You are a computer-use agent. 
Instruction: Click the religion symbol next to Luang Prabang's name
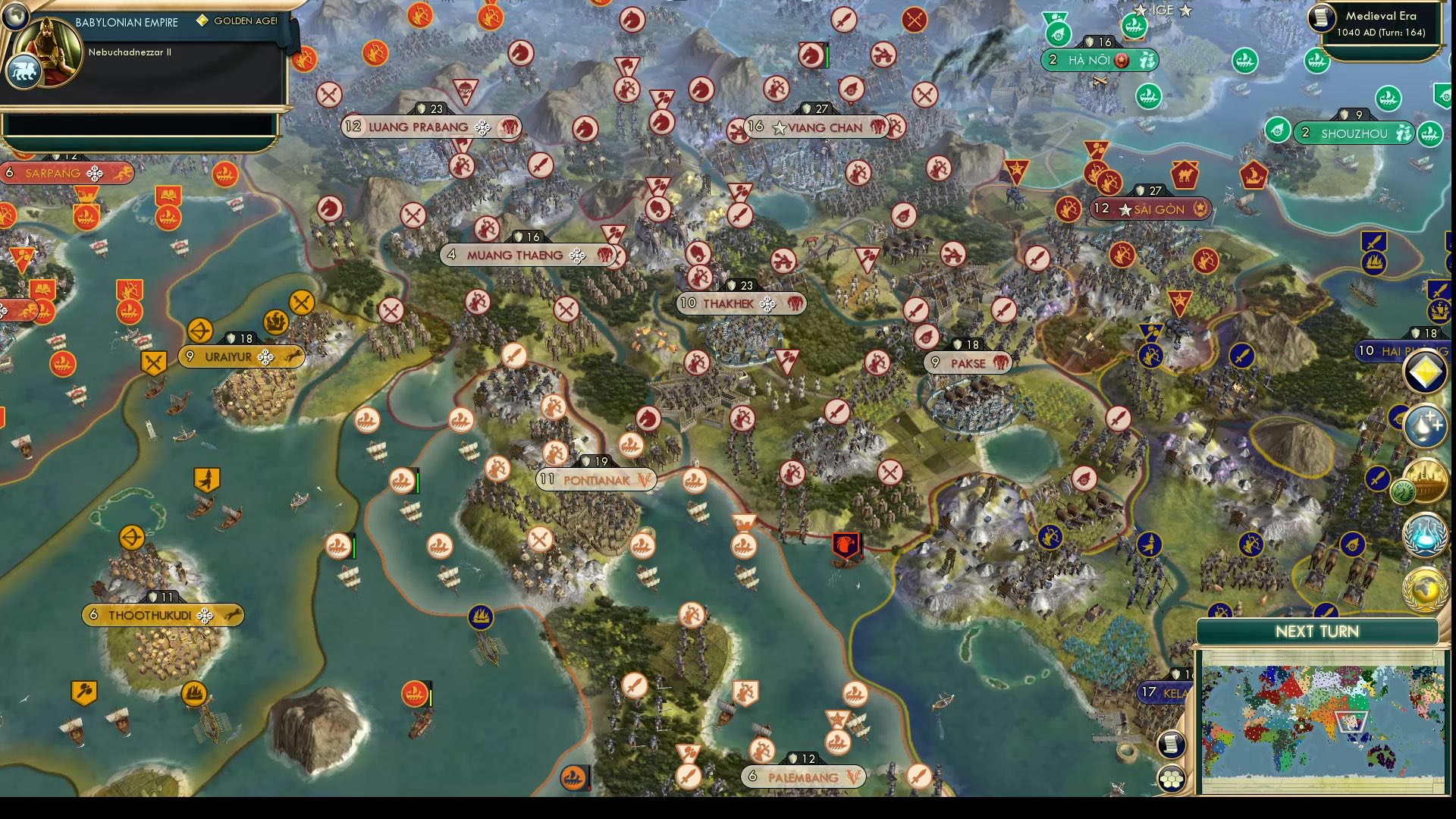pyautogui.click(x=481, y=127)
